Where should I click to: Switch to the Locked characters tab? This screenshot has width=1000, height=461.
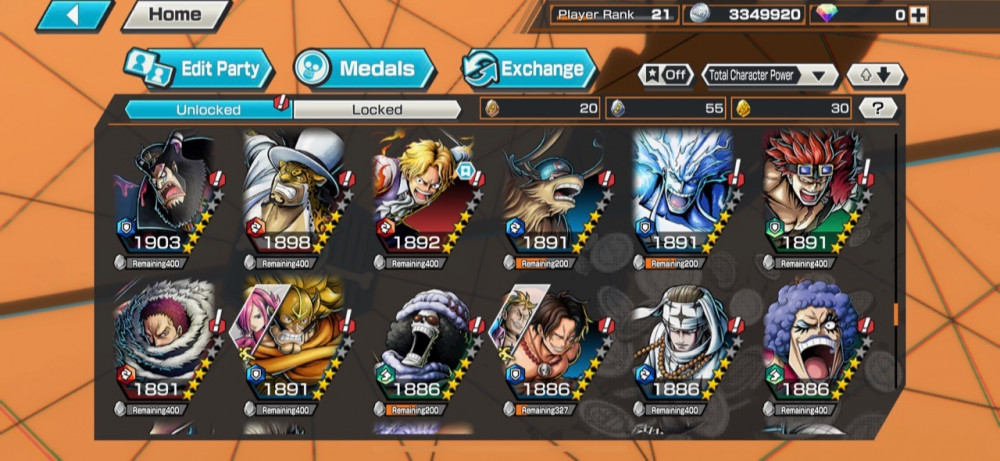tap(377, 109)
